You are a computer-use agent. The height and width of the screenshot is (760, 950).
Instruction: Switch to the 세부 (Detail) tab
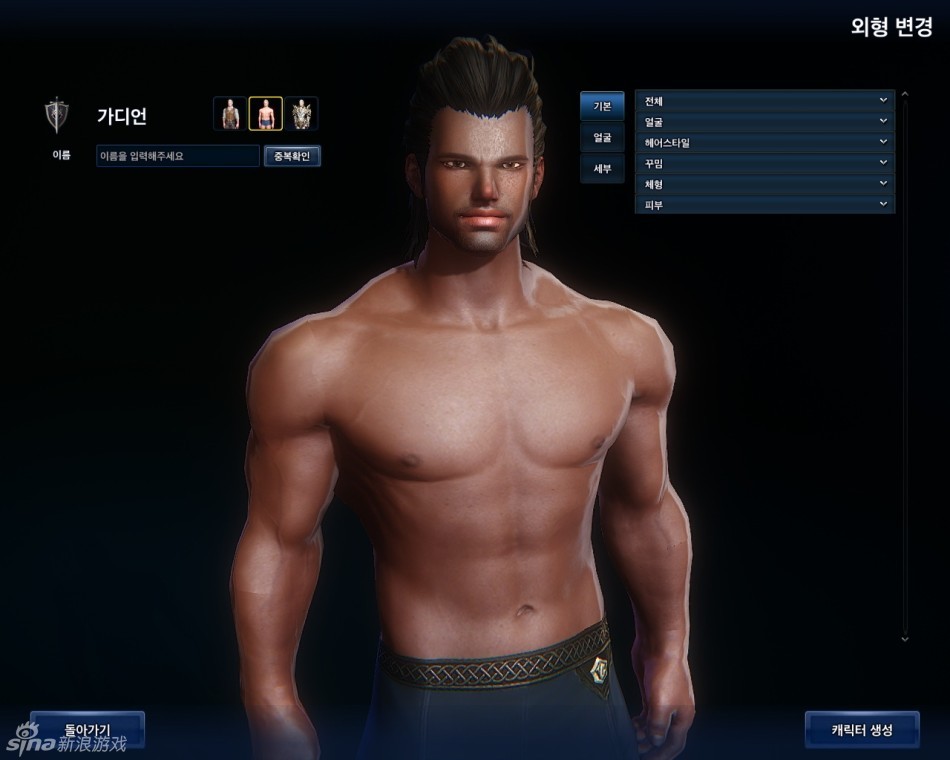(602, 168)
